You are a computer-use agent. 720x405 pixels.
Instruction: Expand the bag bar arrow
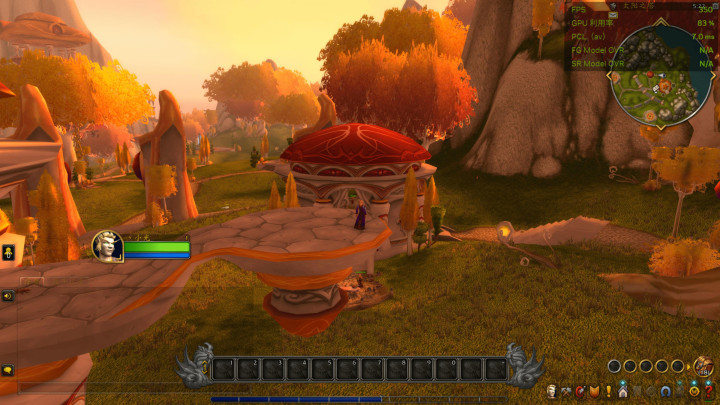pyautogui.click(x=689, y=367)
